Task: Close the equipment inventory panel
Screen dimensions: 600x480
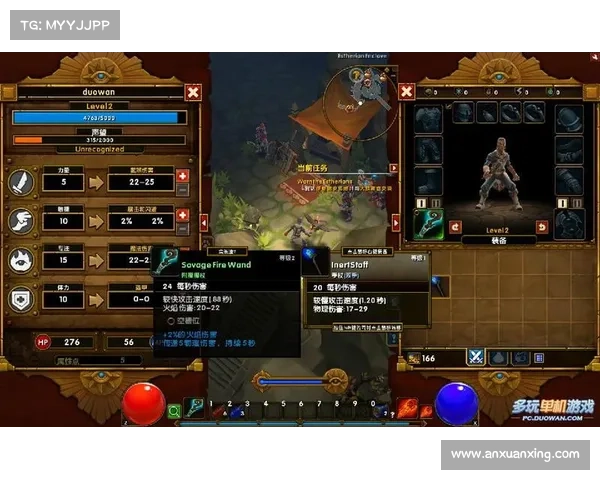Action: click(x=407, y=92)
